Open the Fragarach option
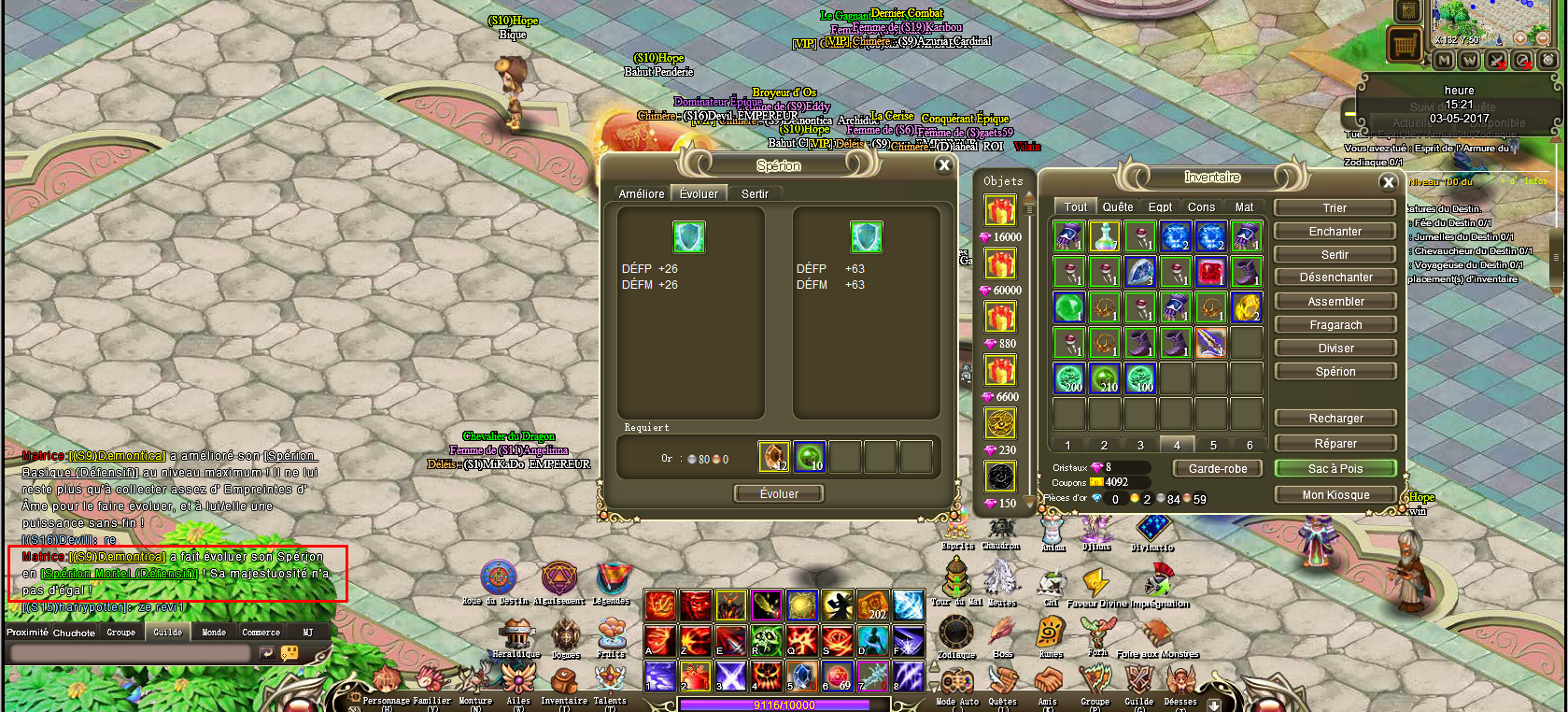1568x712 pixels. 1335,324
